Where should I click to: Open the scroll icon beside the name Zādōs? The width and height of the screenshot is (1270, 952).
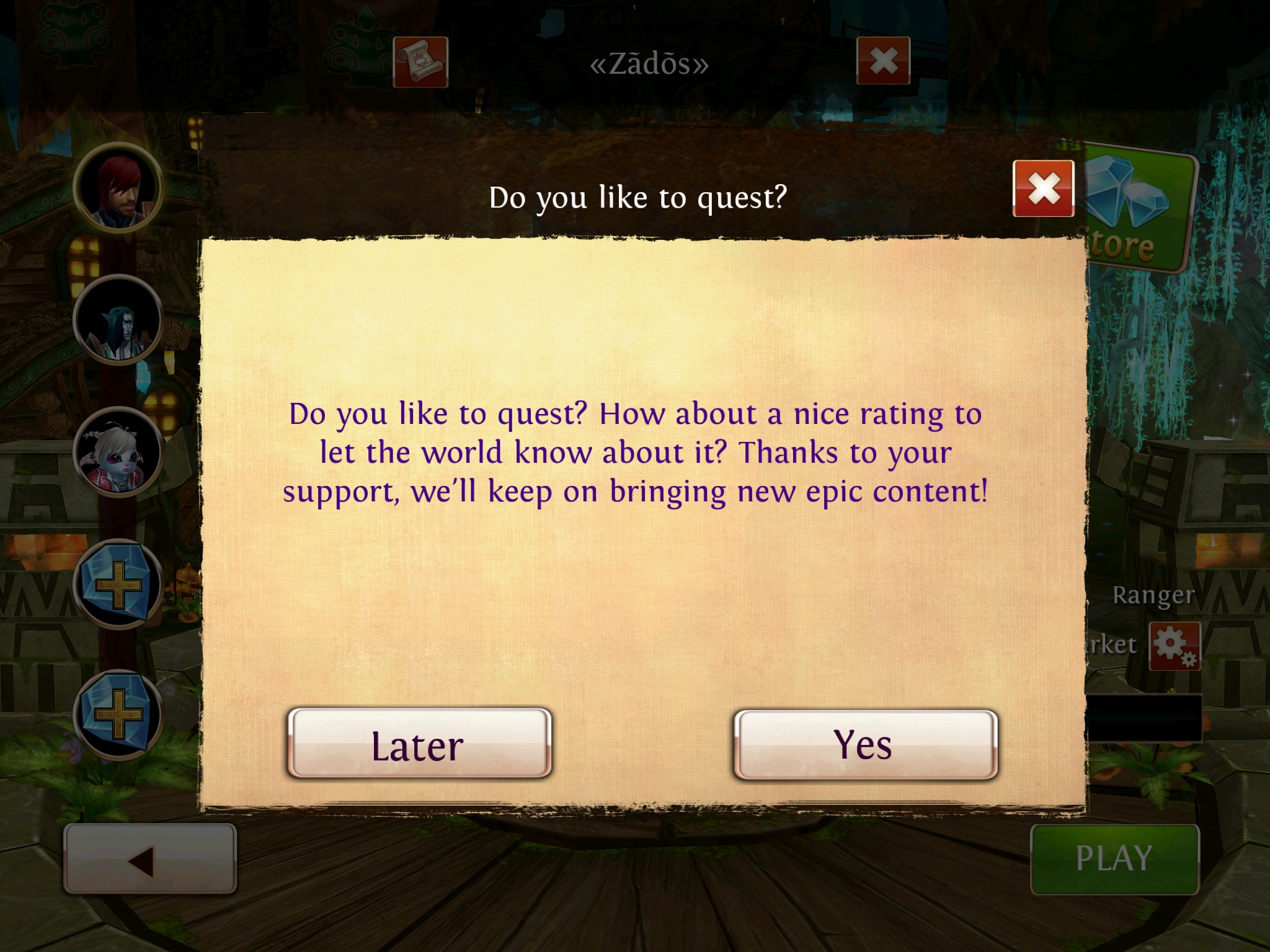[x=420, y=62]
